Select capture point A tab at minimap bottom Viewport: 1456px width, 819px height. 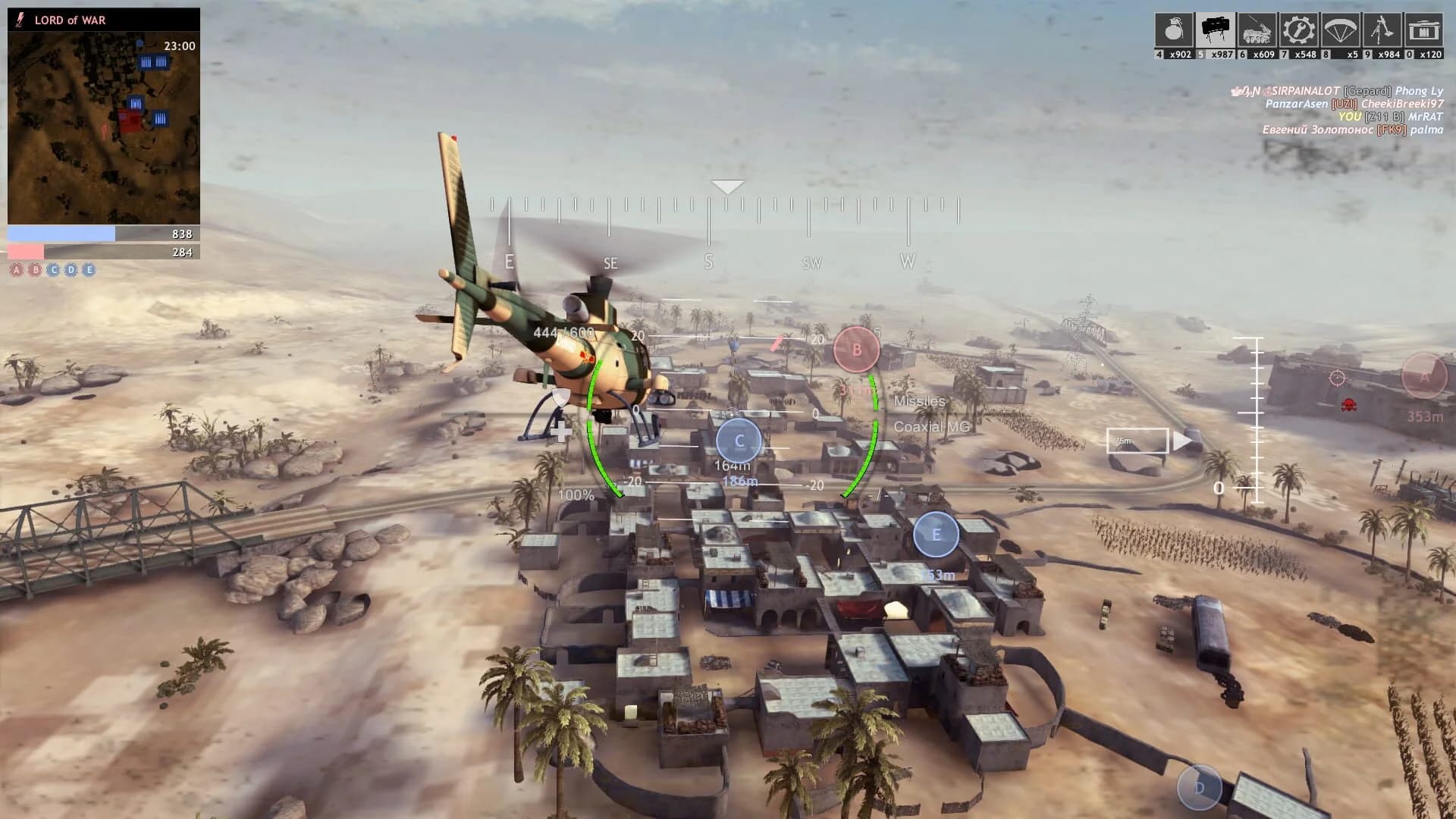(17, 268)
